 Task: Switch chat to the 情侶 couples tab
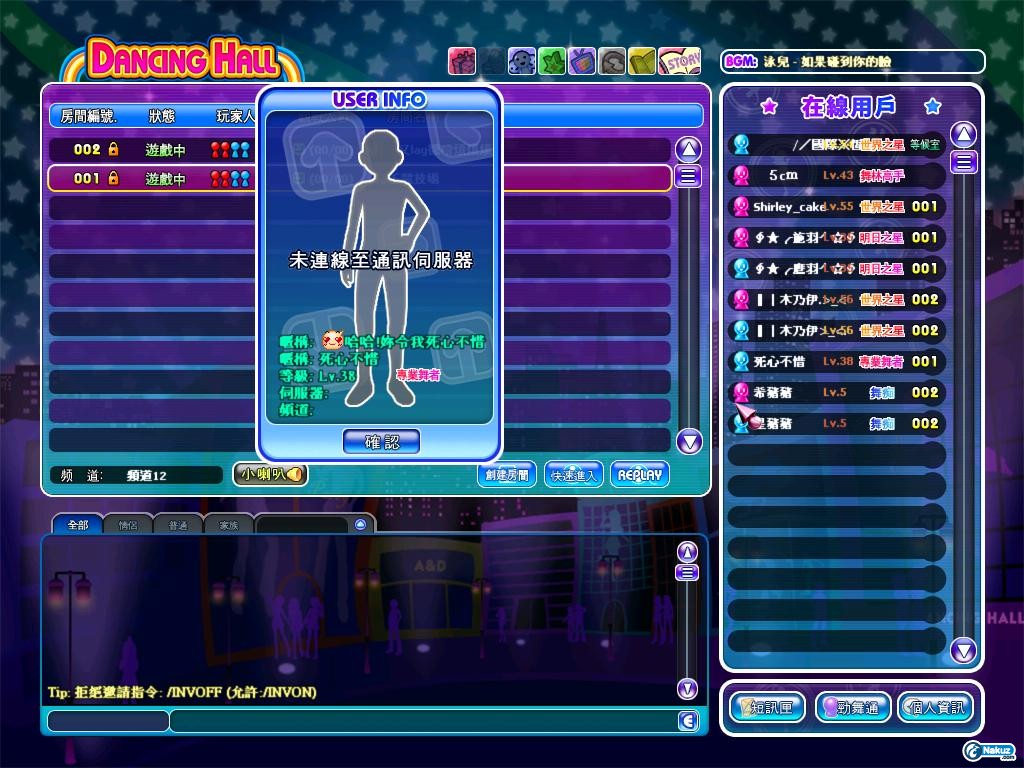(128, 524)
